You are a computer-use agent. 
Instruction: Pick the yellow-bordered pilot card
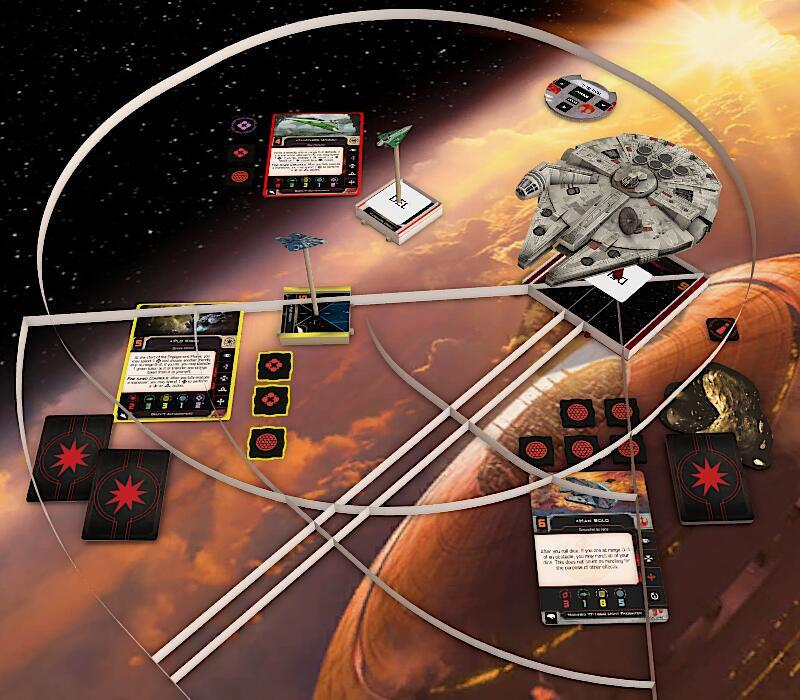(x=188, y=365)
